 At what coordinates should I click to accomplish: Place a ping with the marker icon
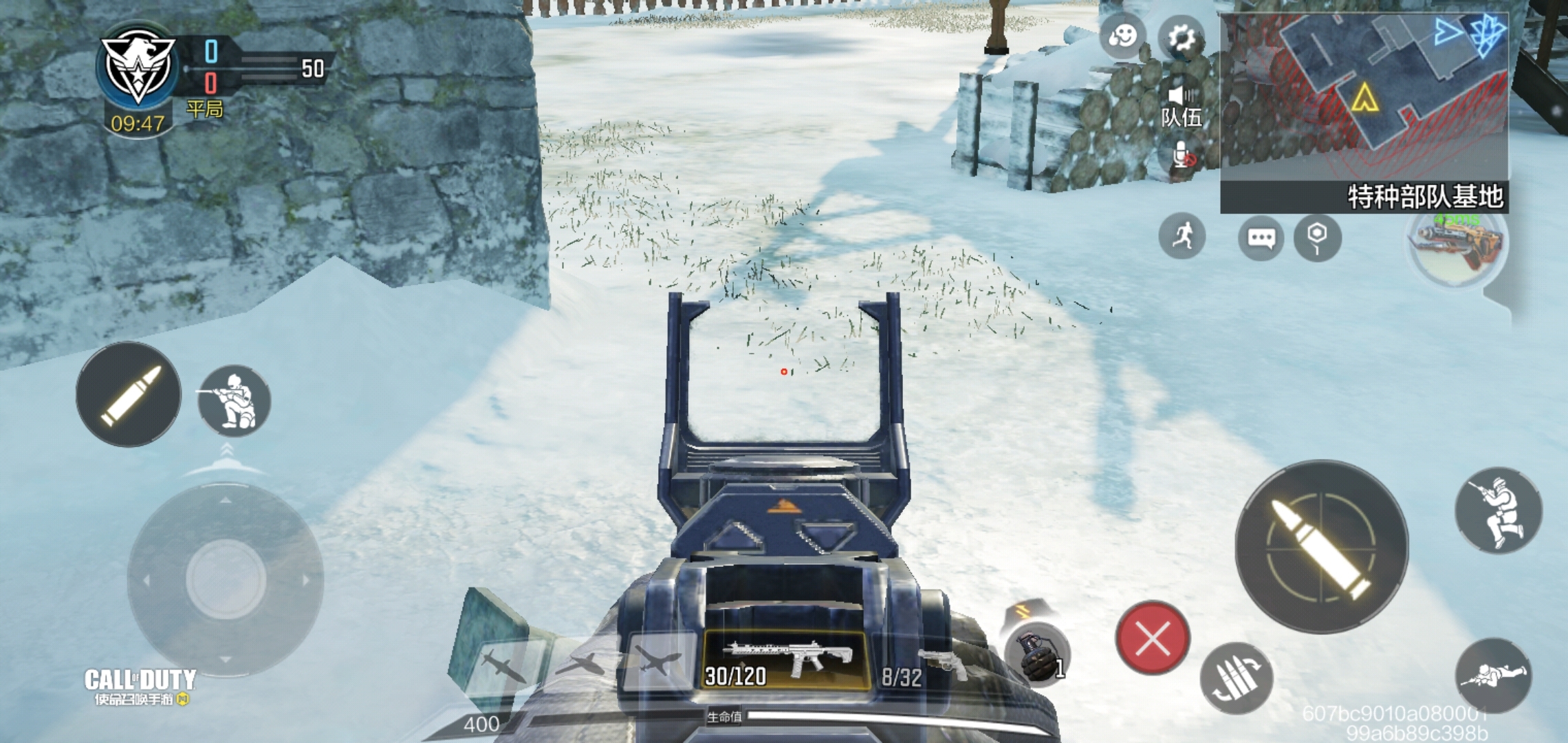[x=1316, y=237]
